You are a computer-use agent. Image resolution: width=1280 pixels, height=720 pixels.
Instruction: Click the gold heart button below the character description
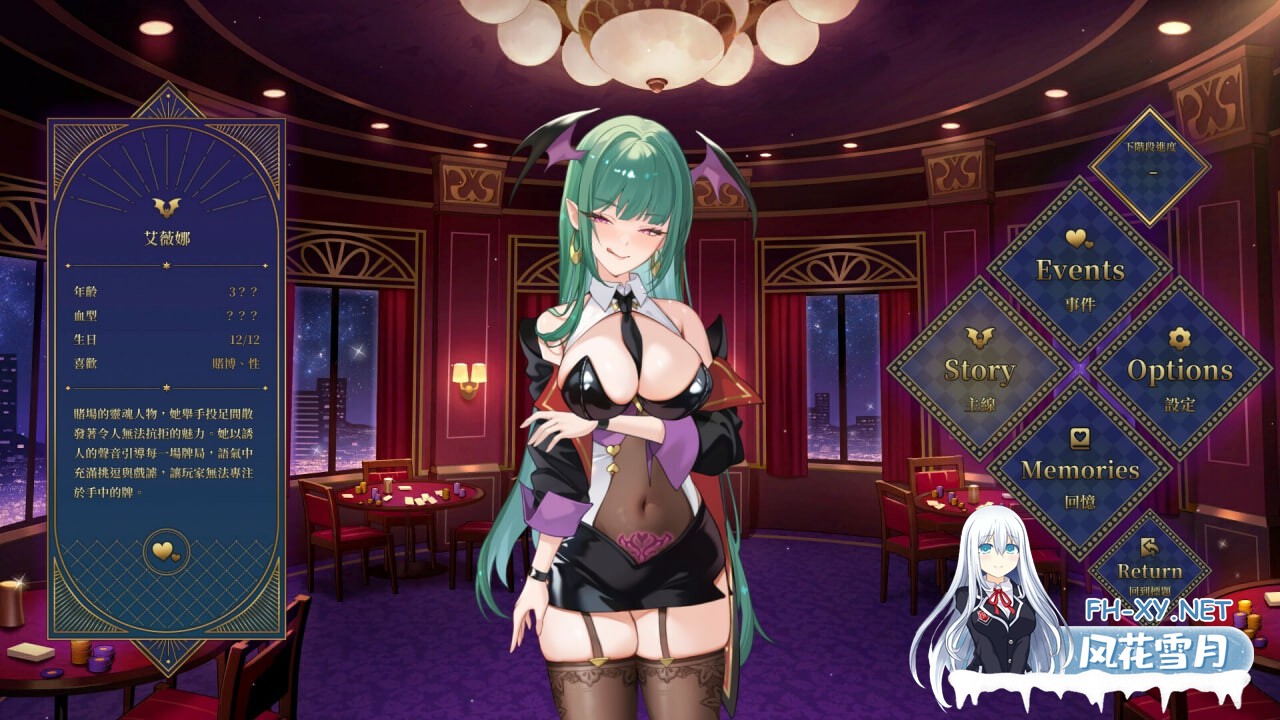[x=168, y=551]
